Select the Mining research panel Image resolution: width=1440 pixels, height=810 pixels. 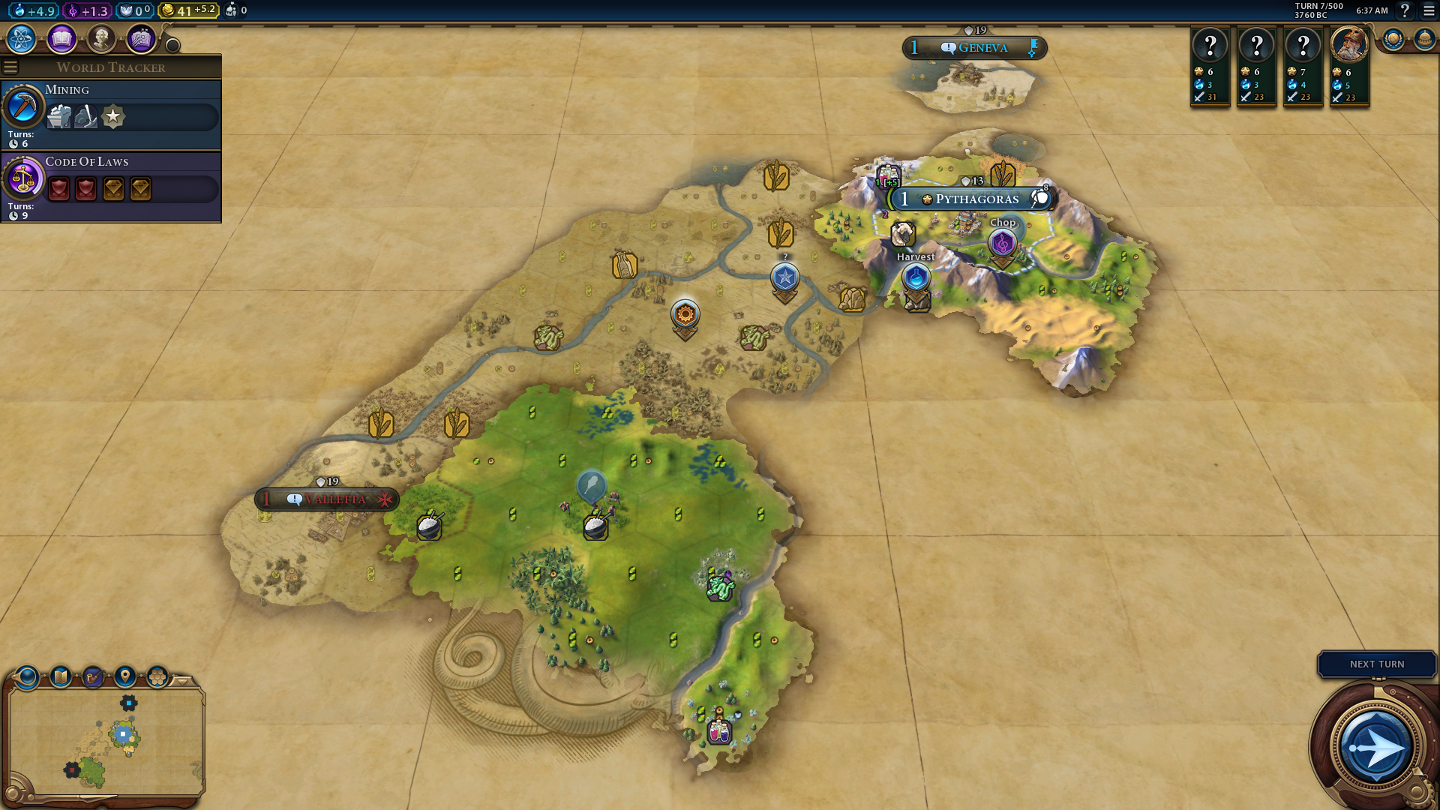tap(111, 111)
